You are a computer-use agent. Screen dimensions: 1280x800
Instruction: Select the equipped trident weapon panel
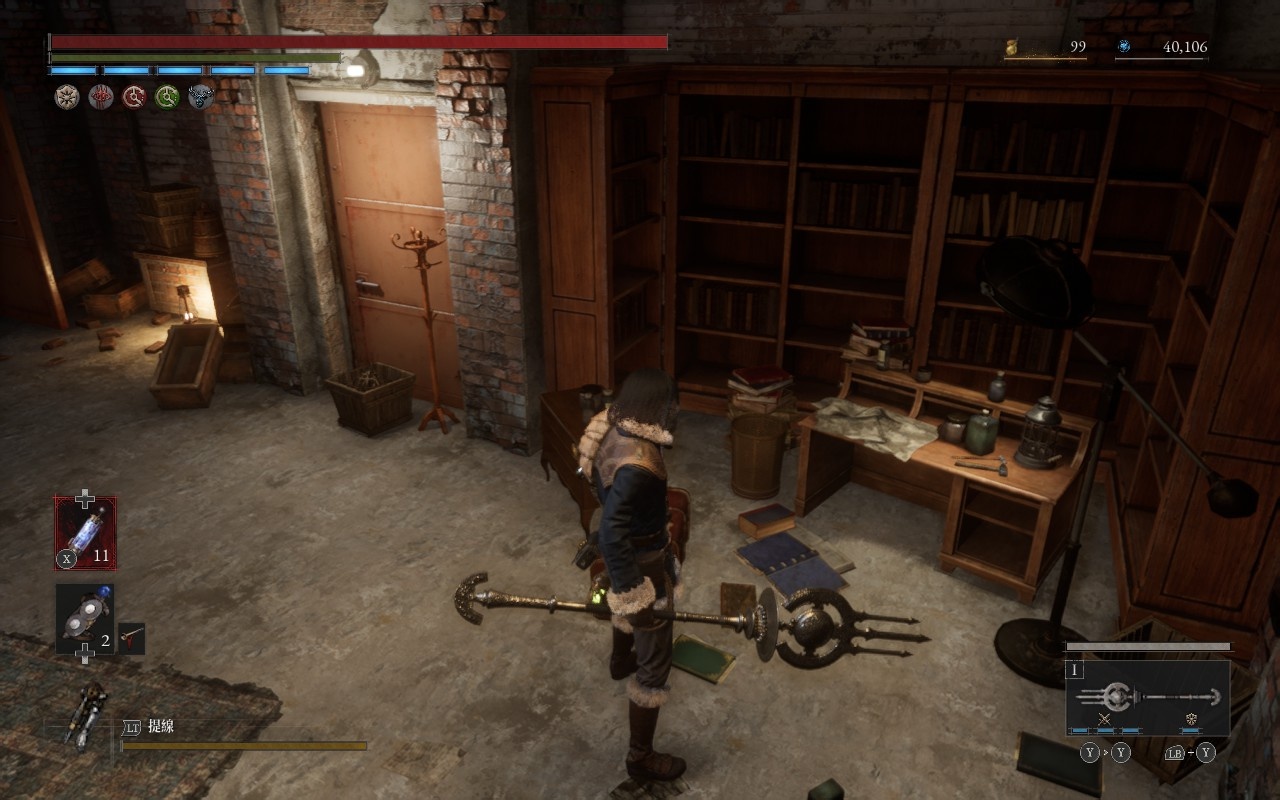[x=1147, y=697]
